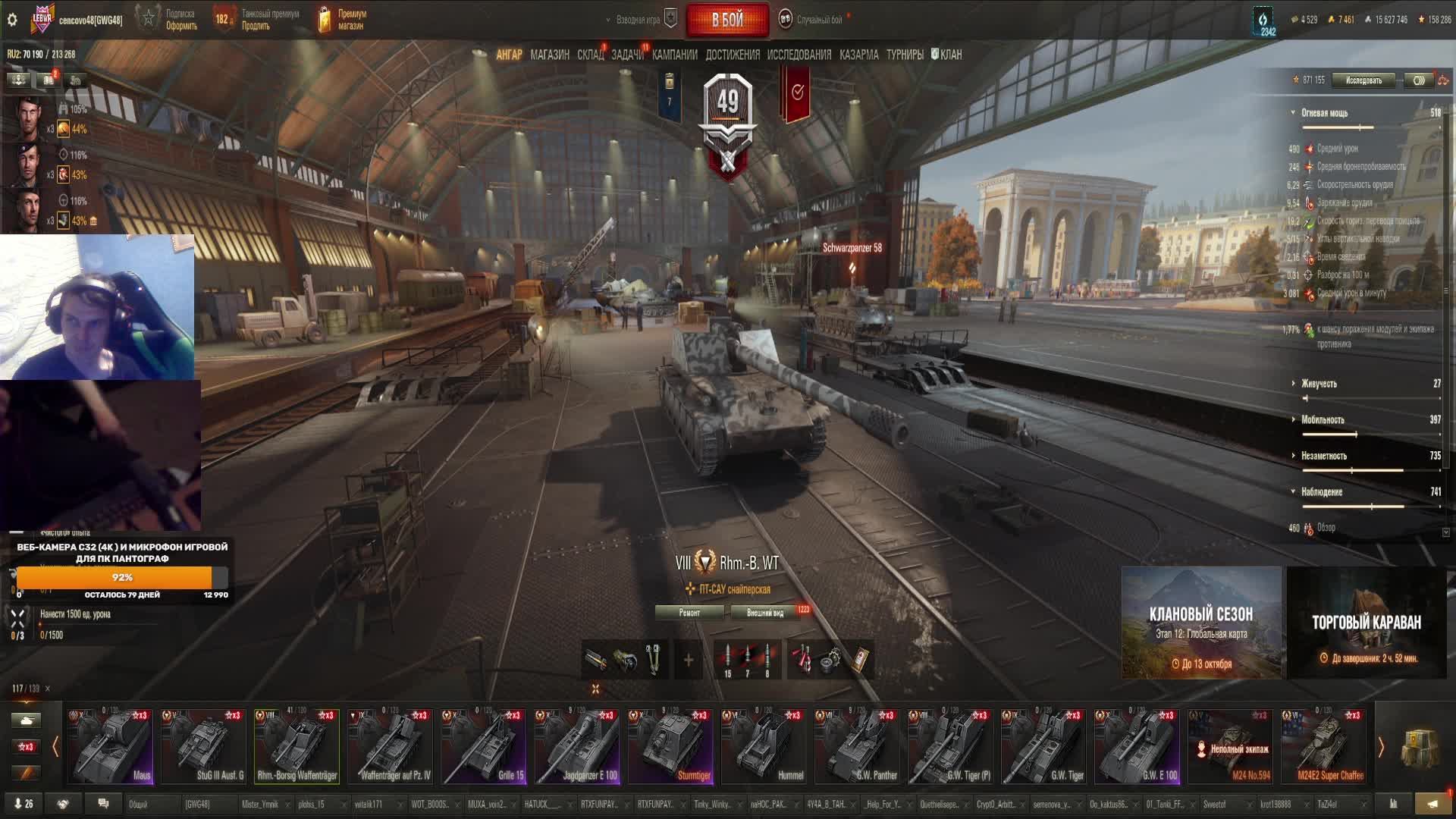Image resolution: width=1456 pixels, height=819 pixels.
Task: Select the Maus tank in carousel
Action: (111, 746)
